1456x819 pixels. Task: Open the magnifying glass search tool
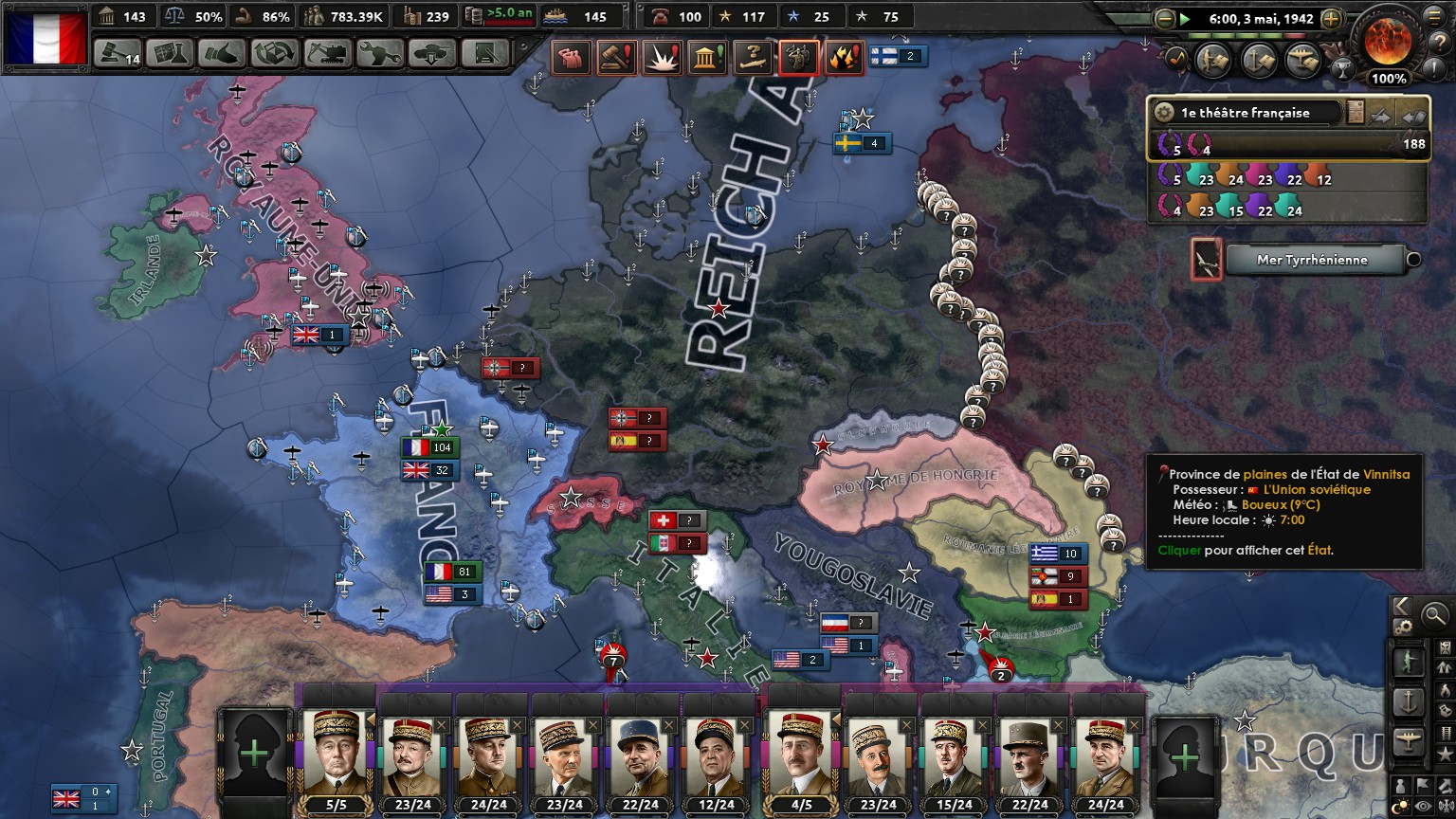(1434, 615)
